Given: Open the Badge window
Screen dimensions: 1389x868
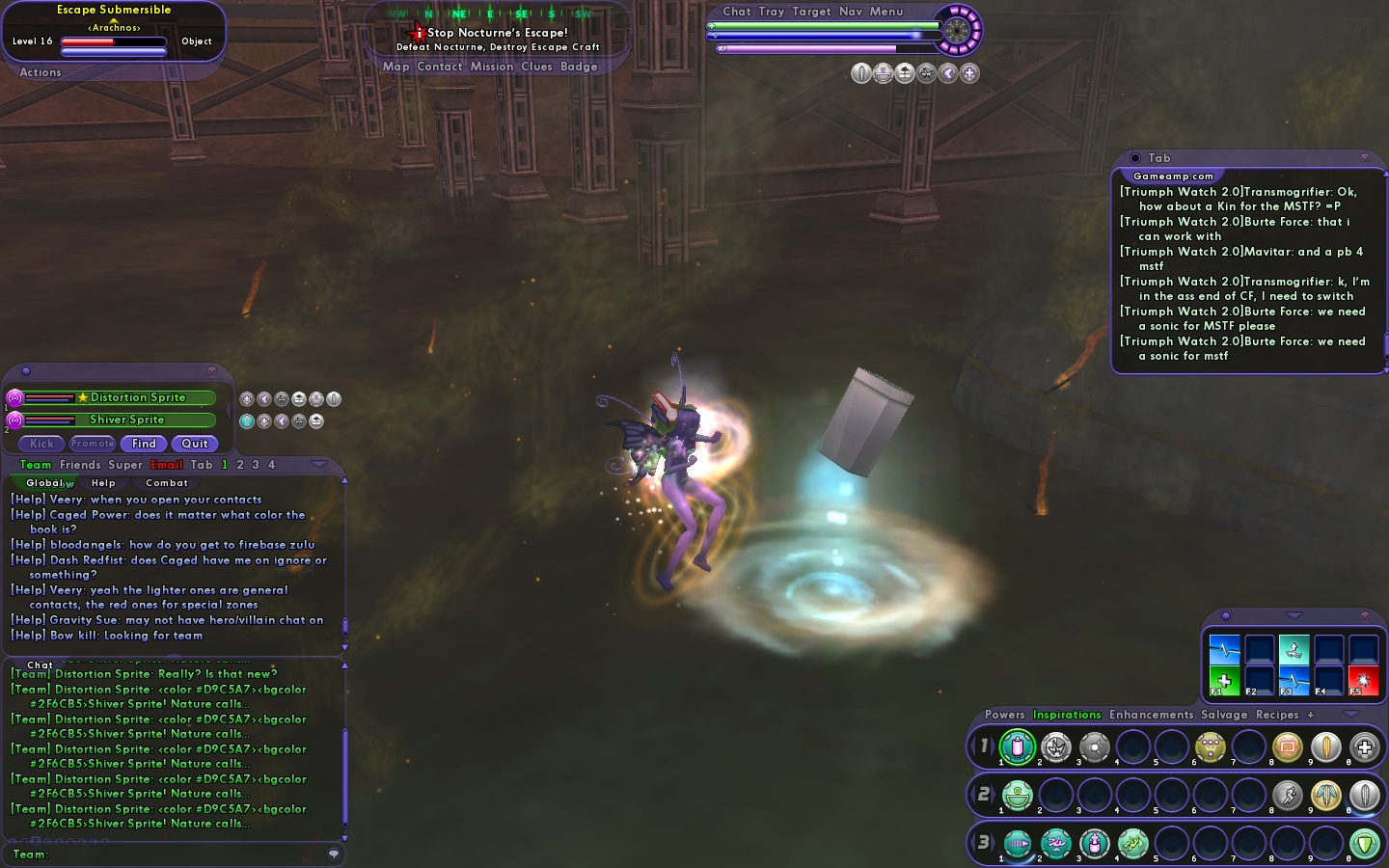Looking at the screenshot, I should click(579, 67).
